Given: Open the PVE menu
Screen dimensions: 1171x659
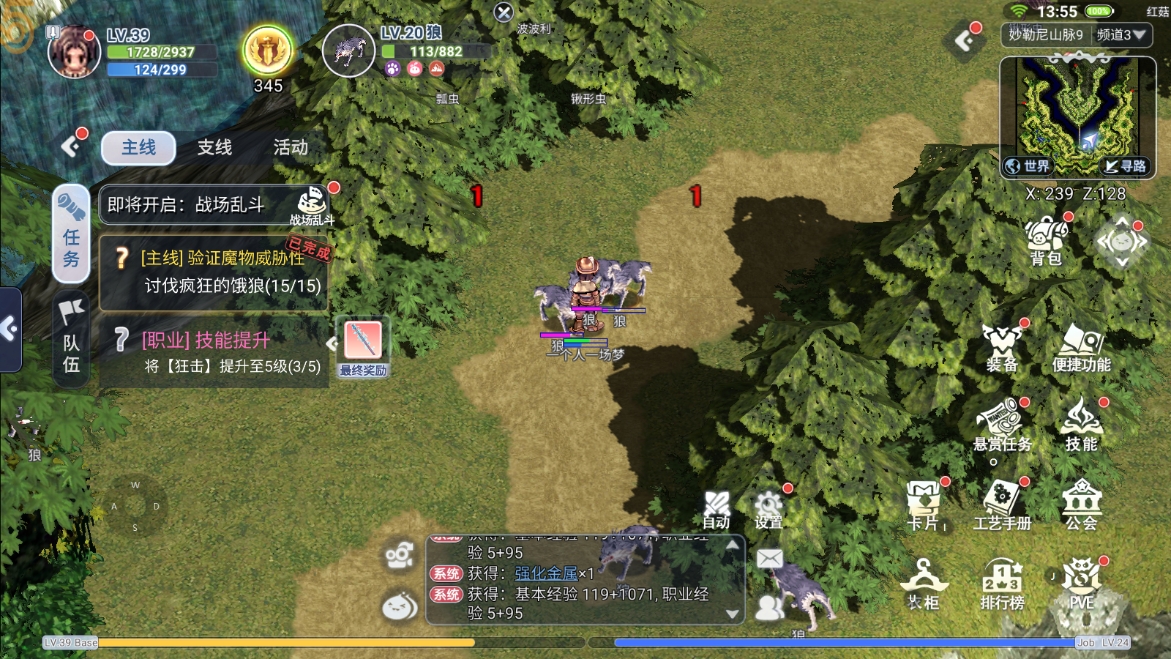Looking at the screenshot, I should (1081, 583).
